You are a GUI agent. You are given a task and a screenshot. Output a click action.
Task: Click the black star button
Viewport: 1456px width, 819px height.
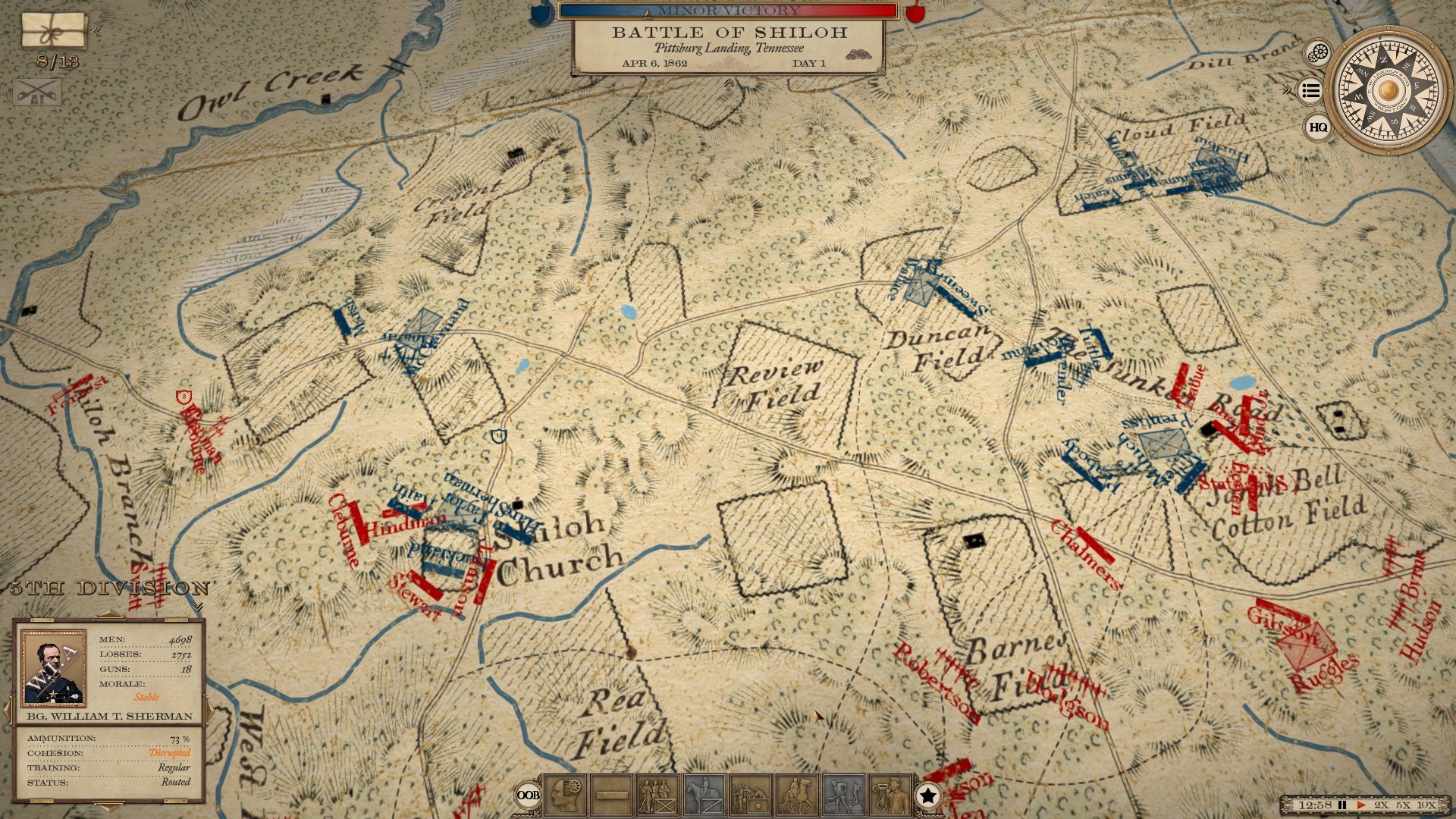(x=927, y=795)
